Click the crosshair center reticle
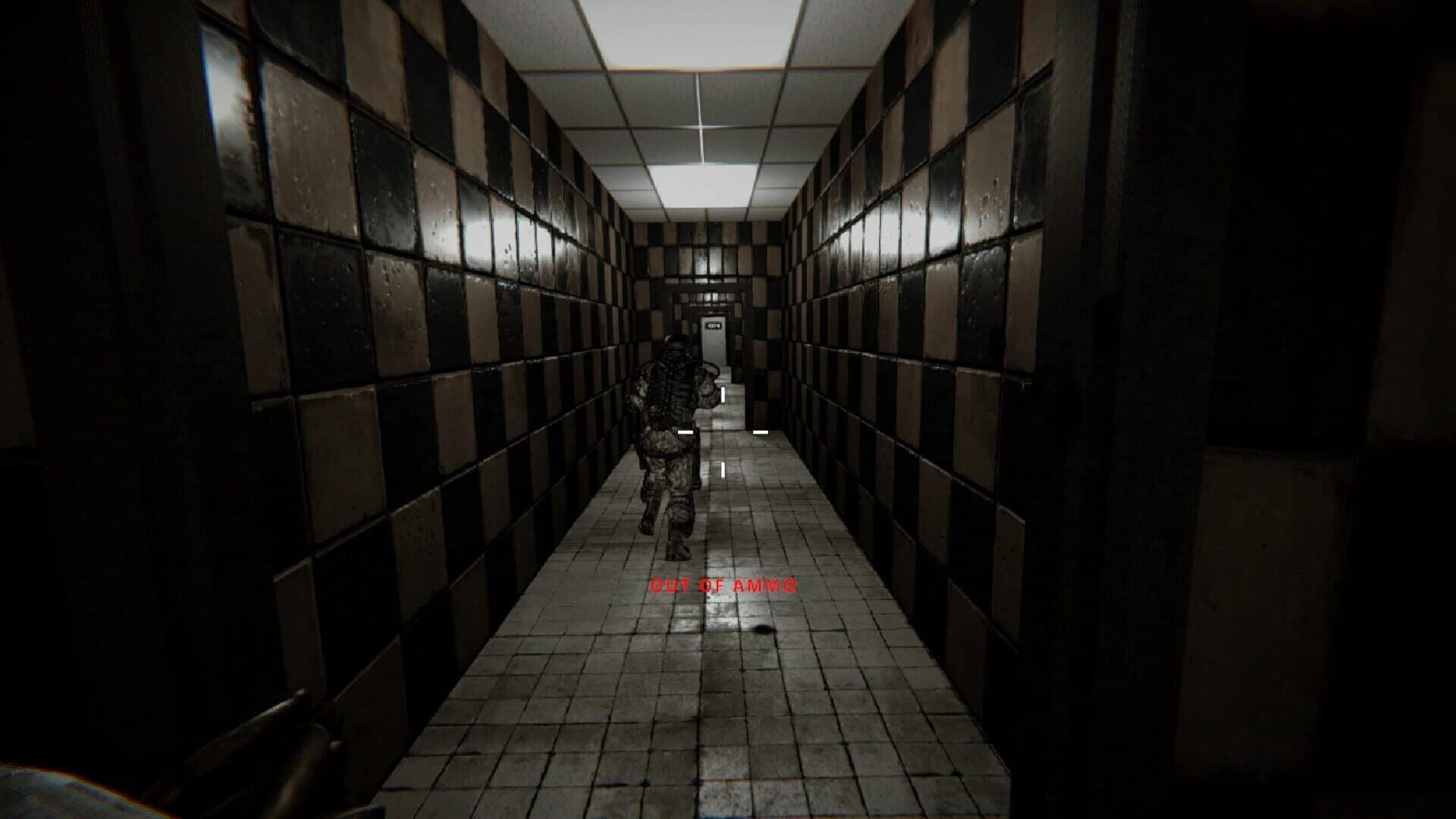This screenshot has width=1456, height=819. click(723, 431)
